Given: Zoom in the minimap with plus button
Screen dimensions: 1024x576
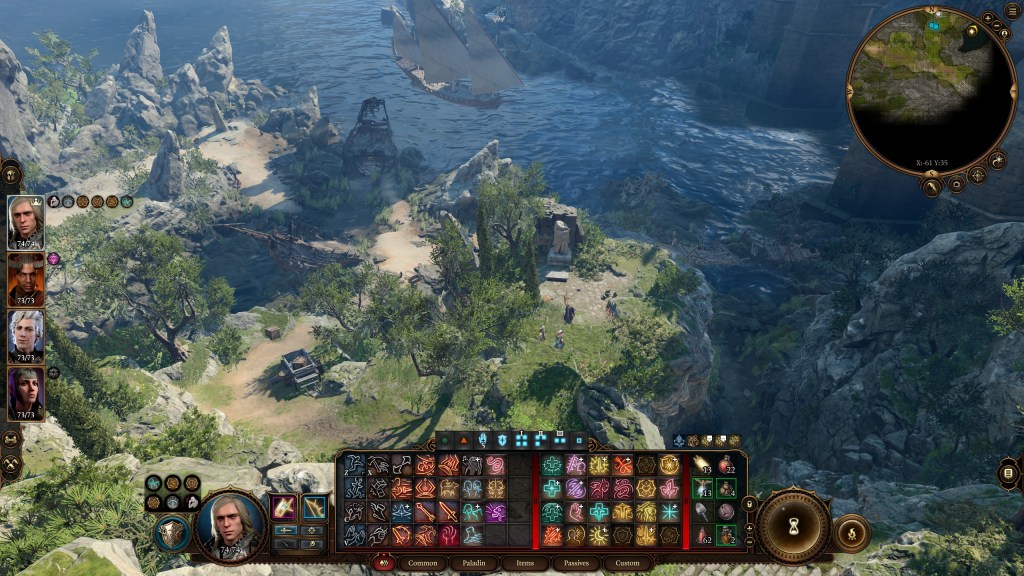Looking at the screenshot, I should click(987, 18).
